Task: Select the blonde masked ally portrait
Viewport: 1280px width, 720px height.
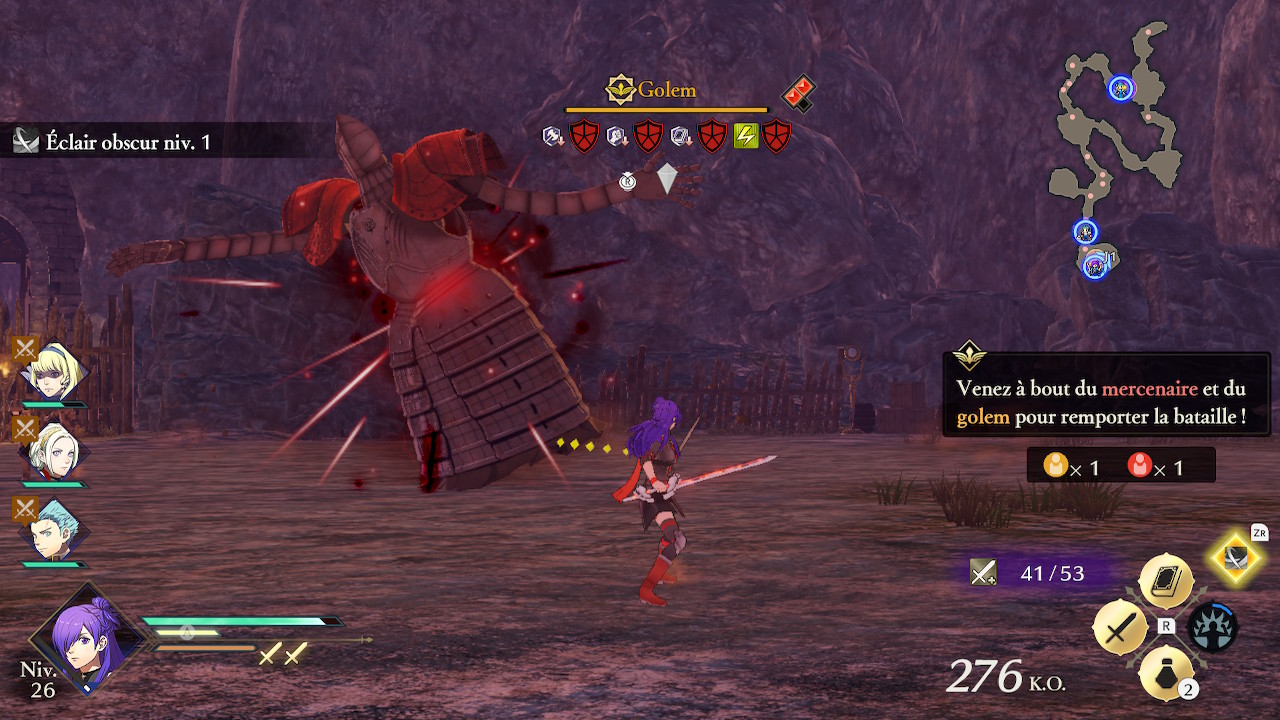Action: [53, 373]
